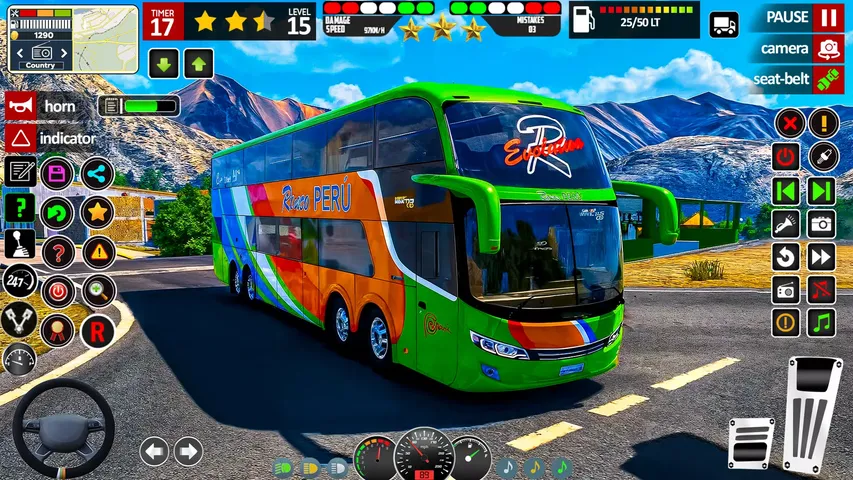Tap the blue share icon
Screen dimensions: 853x480
tap(97, 173)
